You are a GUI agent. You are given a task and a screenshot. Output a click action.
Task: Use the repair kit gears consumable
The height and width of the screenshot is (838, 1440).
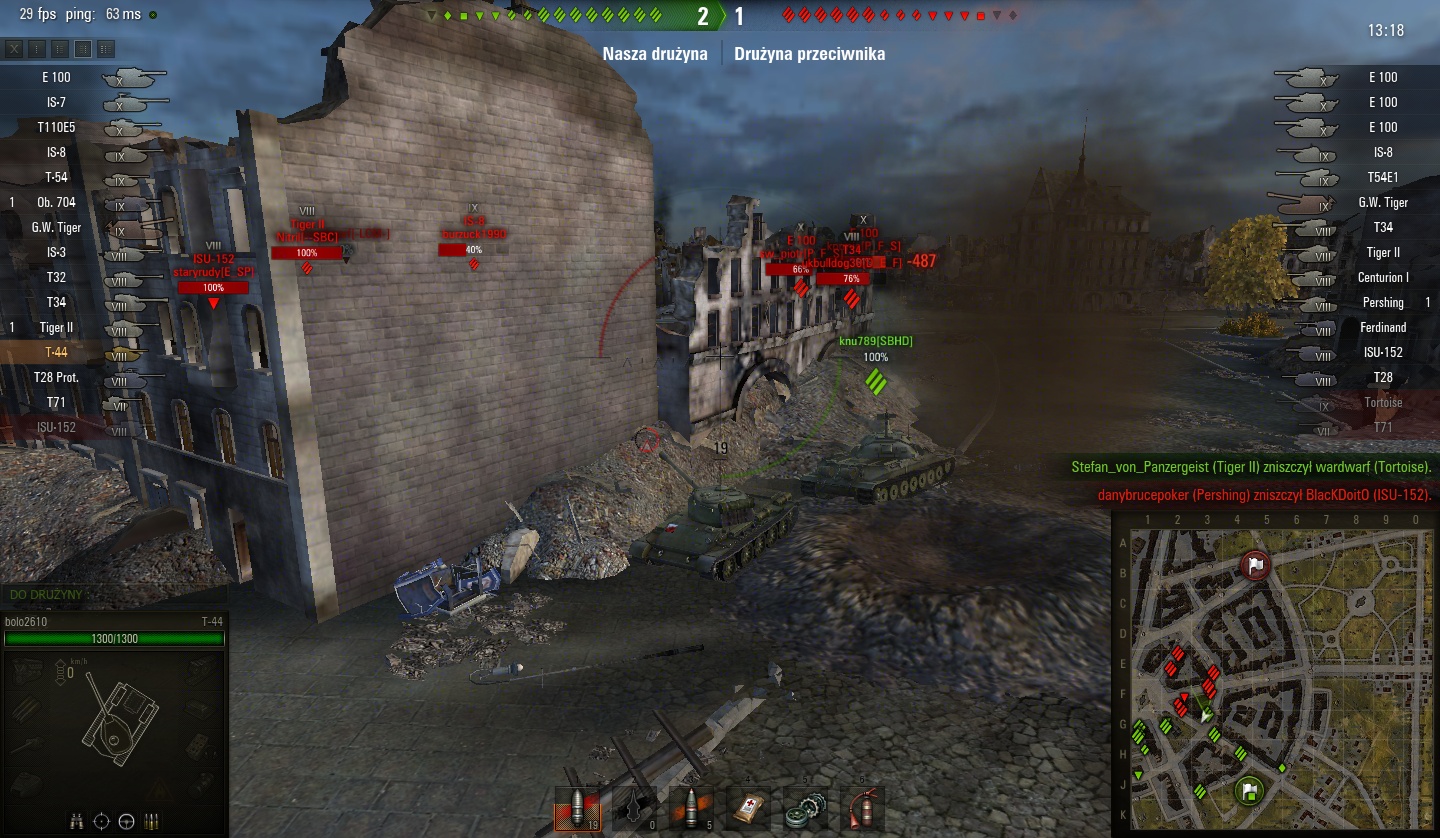pos(804,808)
